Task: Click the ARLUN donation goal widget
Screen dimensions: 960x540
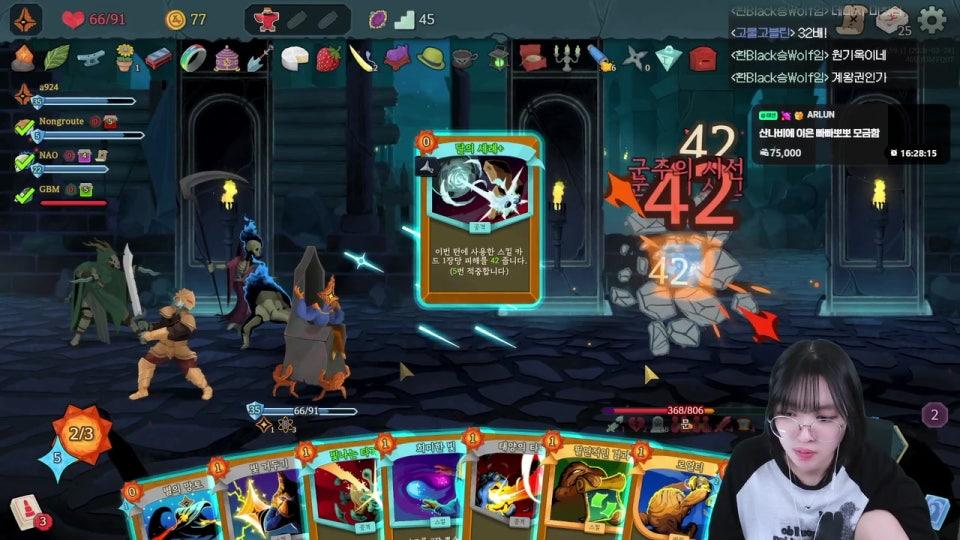Action: point(849,133)
